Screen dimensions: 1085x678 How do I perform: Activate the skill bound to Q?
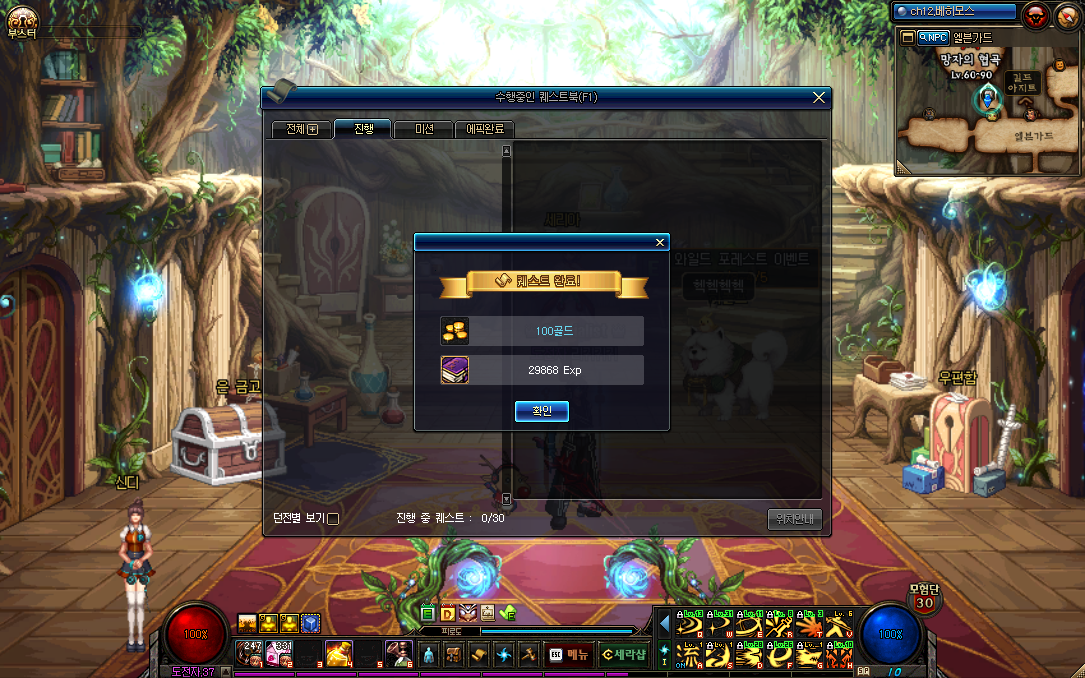689,627
